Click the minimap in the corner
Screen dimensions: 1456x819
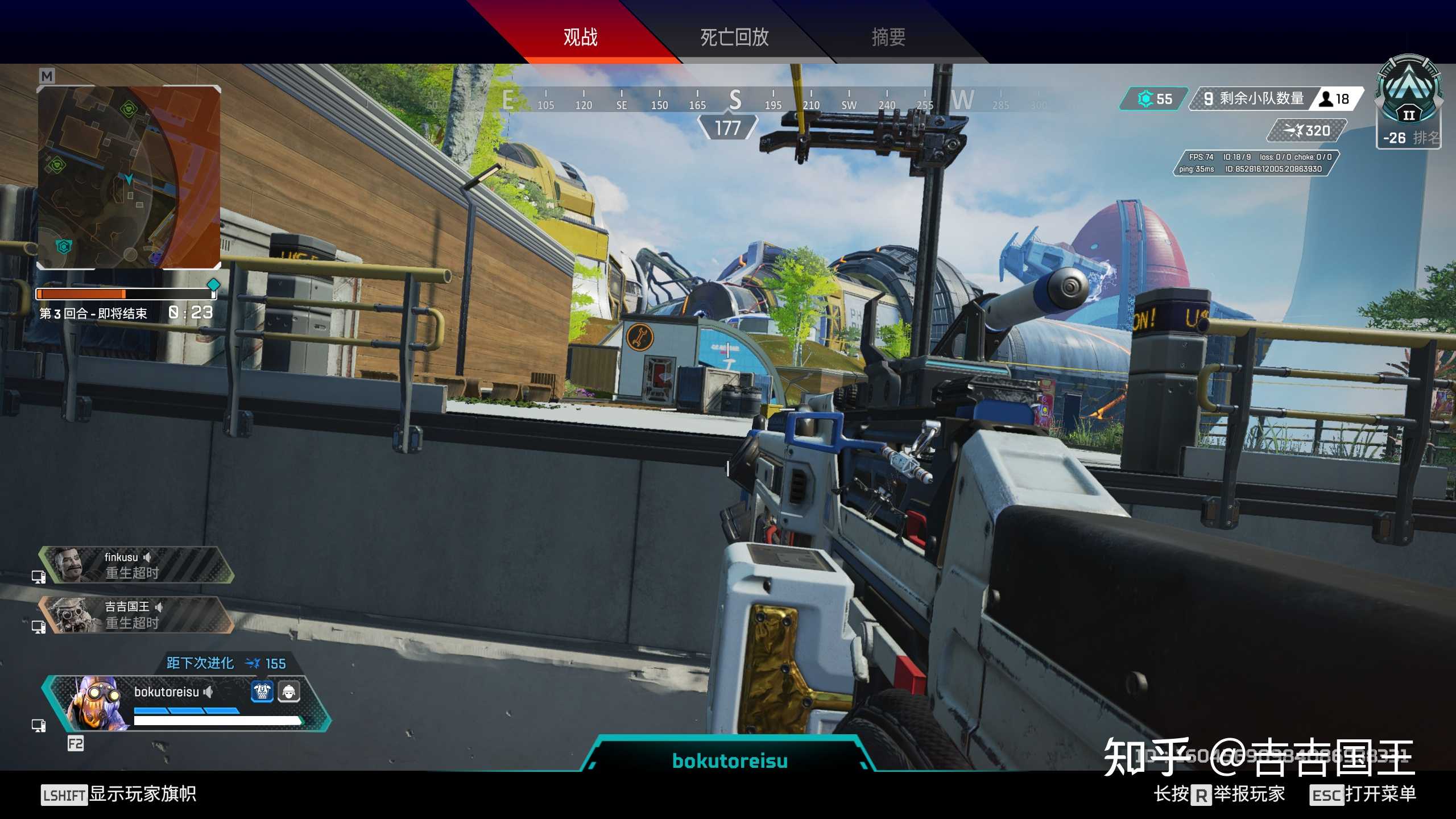129,177
